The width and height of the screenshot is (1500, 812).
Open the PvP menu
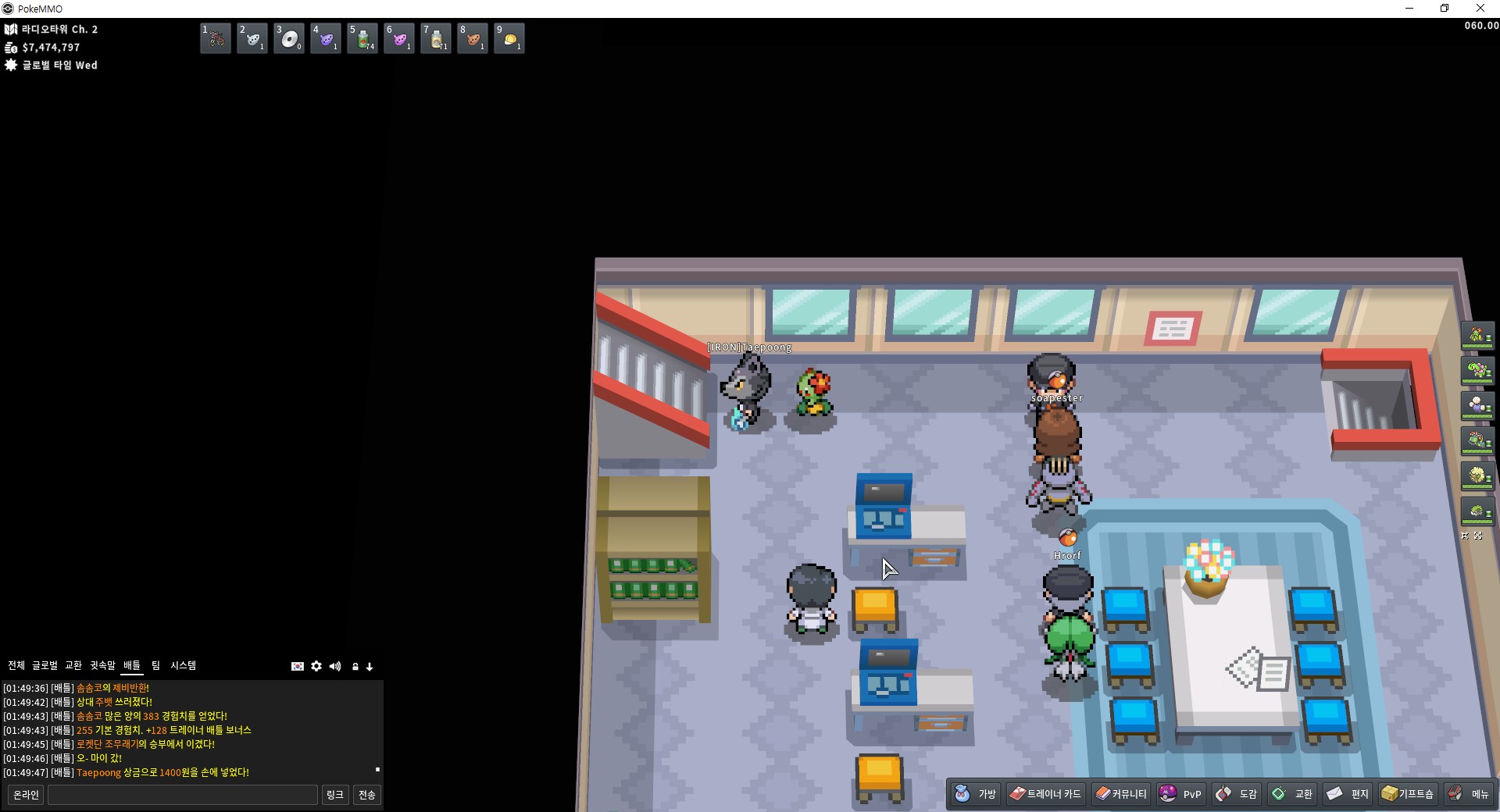point(1180,794)
